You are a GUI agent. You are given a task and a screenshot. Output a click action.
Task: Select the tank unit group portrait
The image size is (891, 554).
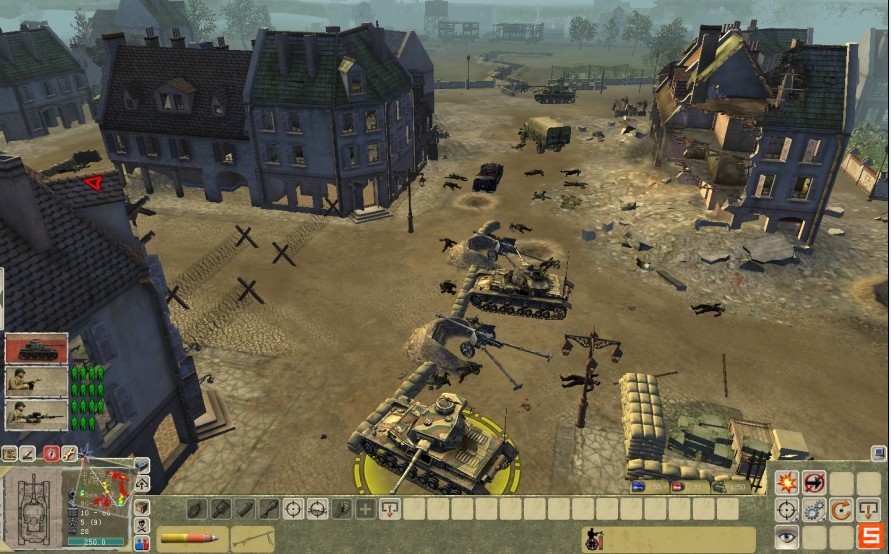[37, 349]
